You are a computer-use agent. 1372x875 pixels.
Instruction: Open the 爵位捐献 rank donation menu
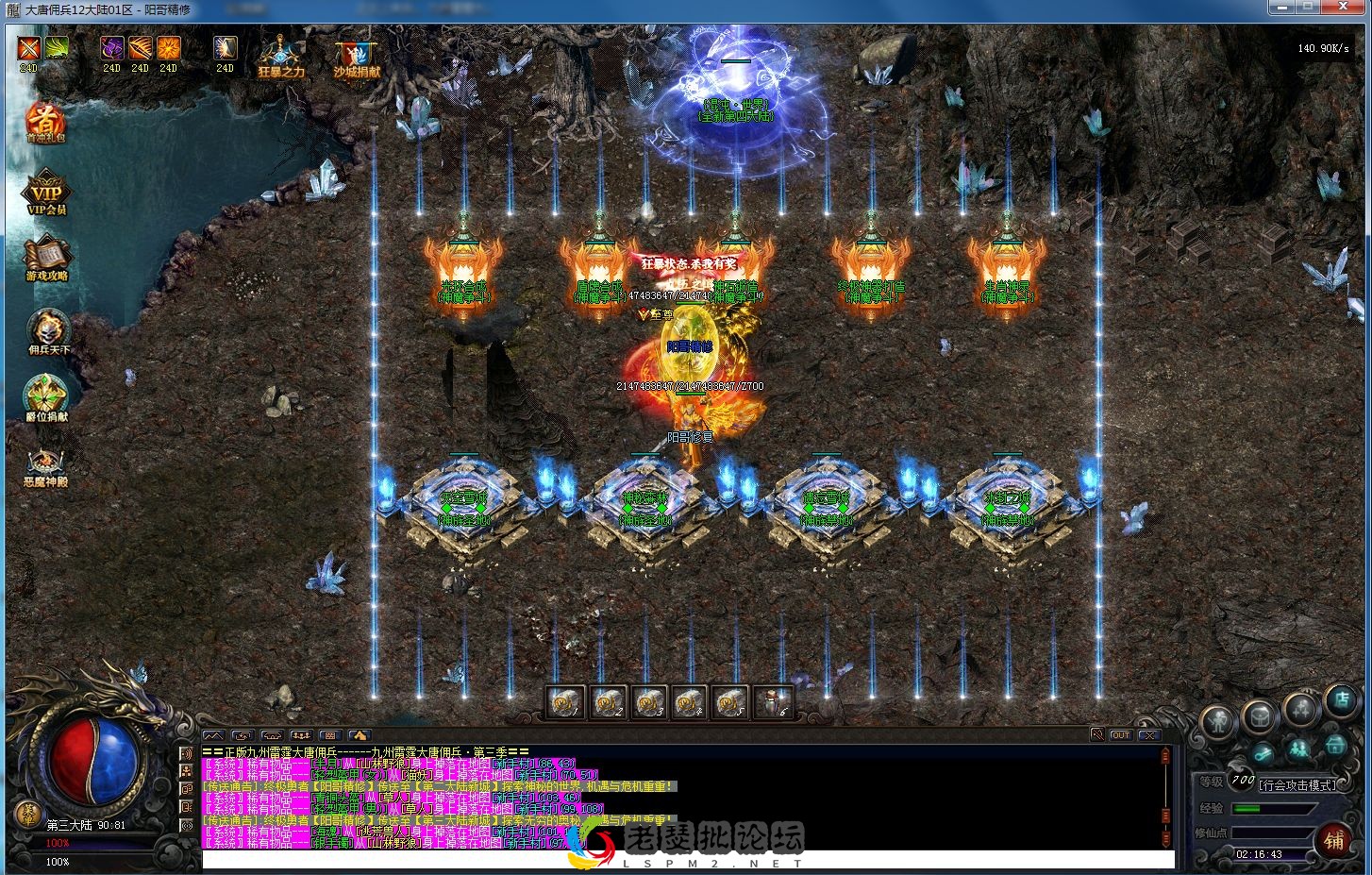[46, 396]
